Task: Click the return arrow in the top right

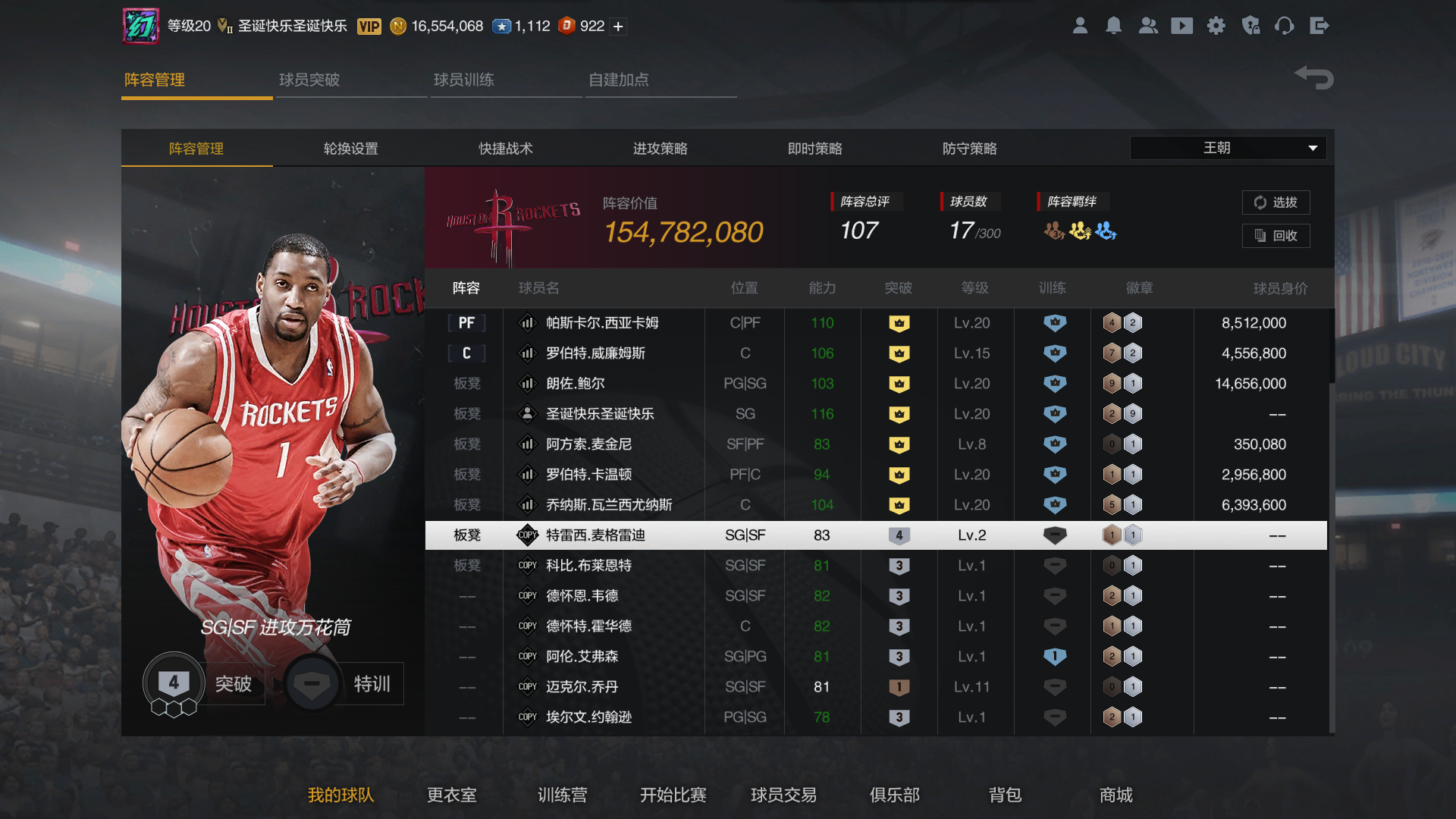Action: point(1313,77)
